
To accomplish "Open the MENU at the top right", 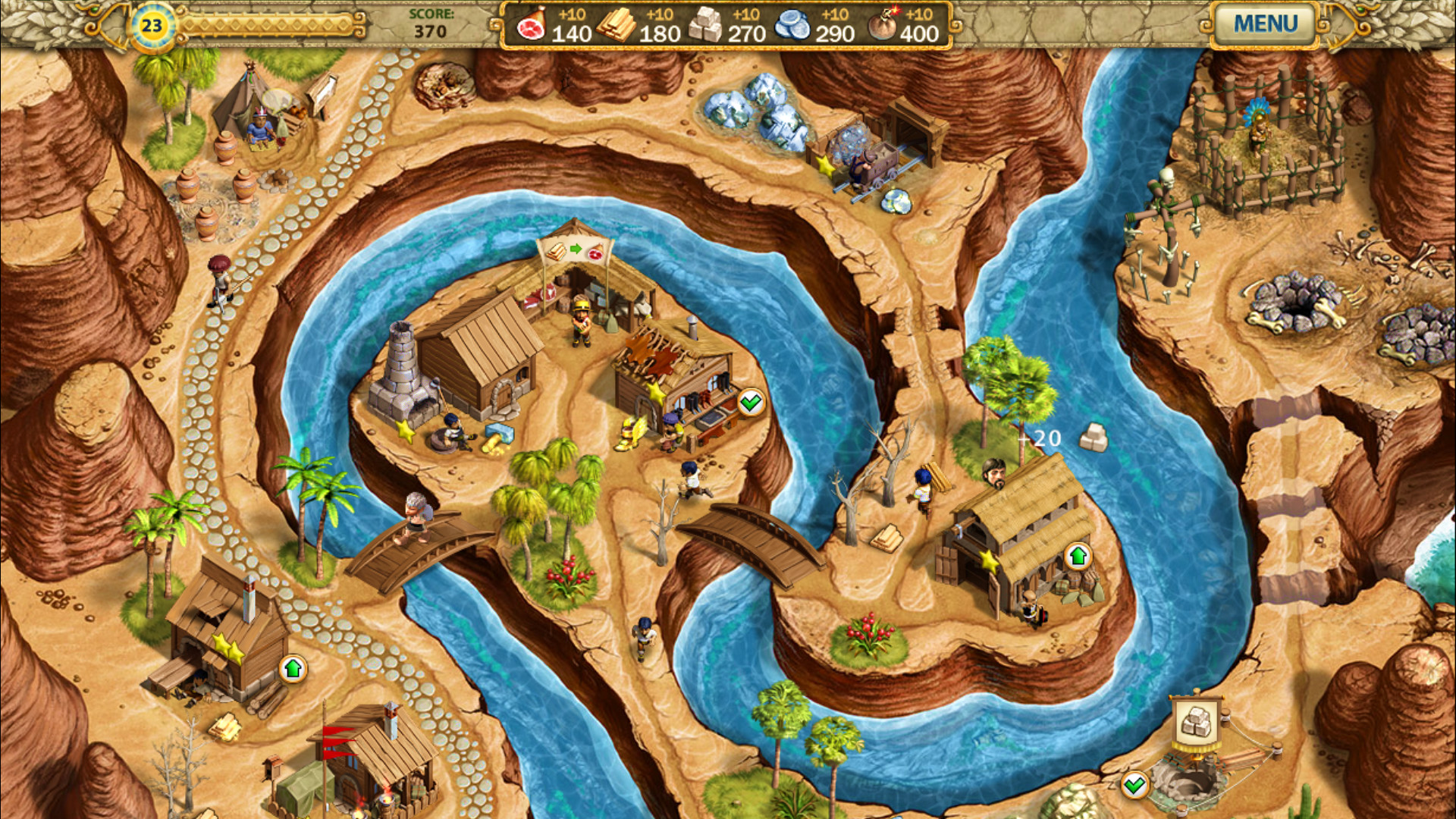I will point(1266,24).
